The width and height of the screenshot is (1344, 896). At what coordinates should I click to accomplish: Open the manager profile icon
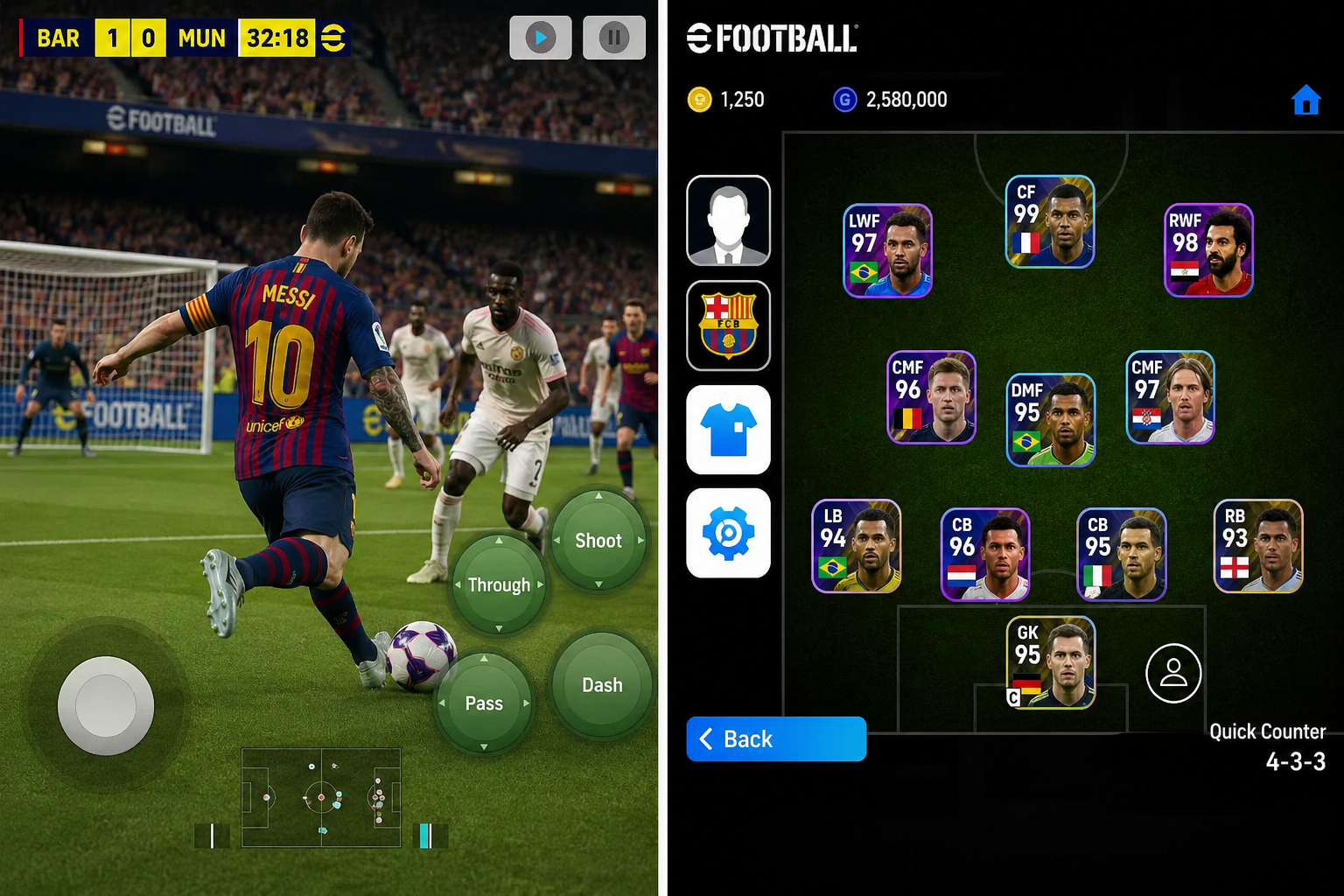(x=728, y=221)
